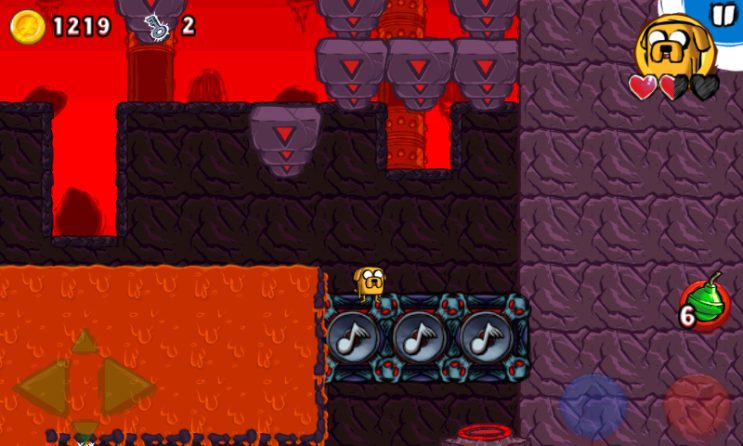
Task: Tap the right arrow on the d-pad
Action: coord(129,388)
